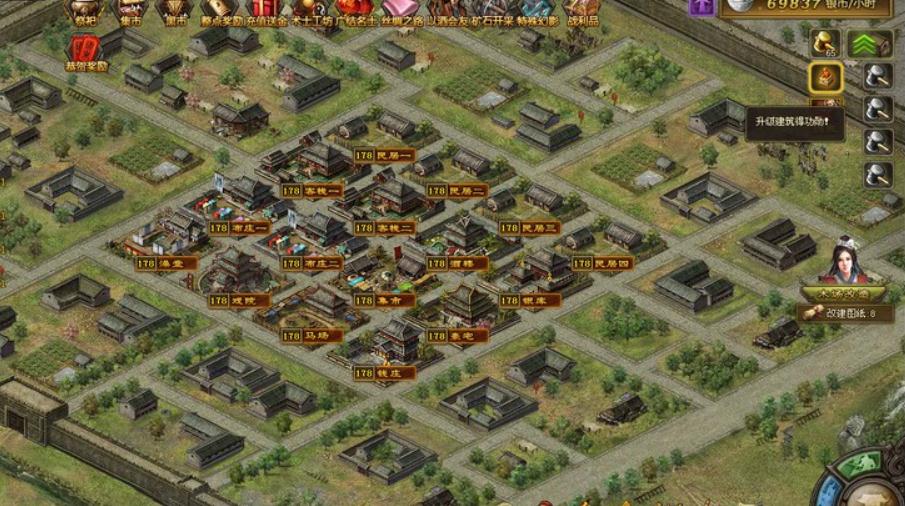This screenshot has height=506, width=905.
Task: Select the 民居一 building label
Action: (x=380, y=155)
